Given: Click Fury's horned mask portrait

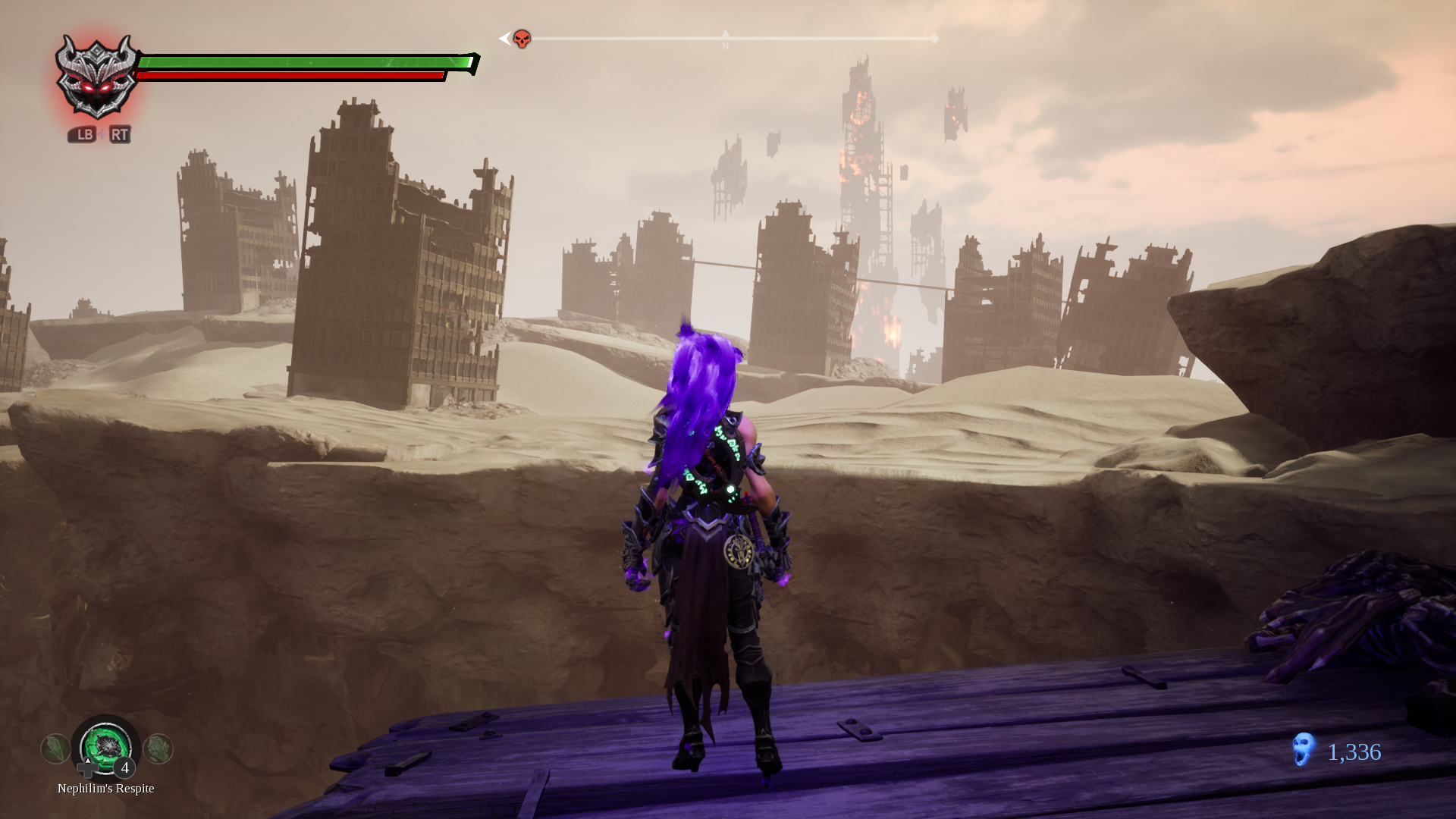Looking at the screenshot, I should tap(96, 77).
